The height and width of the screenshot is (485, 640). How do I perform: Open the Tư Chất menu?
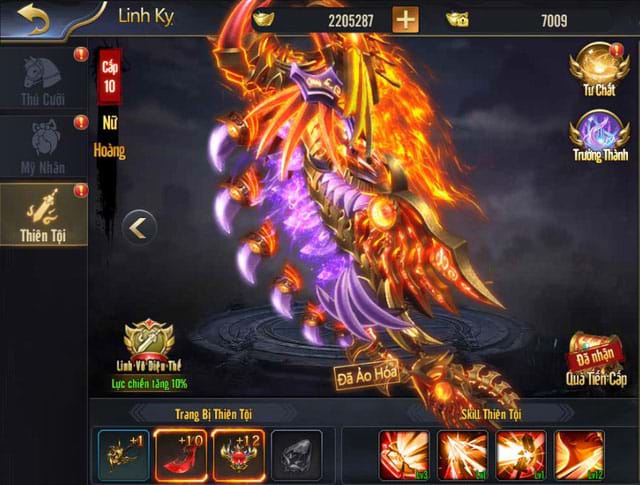(x=599, y=70)
